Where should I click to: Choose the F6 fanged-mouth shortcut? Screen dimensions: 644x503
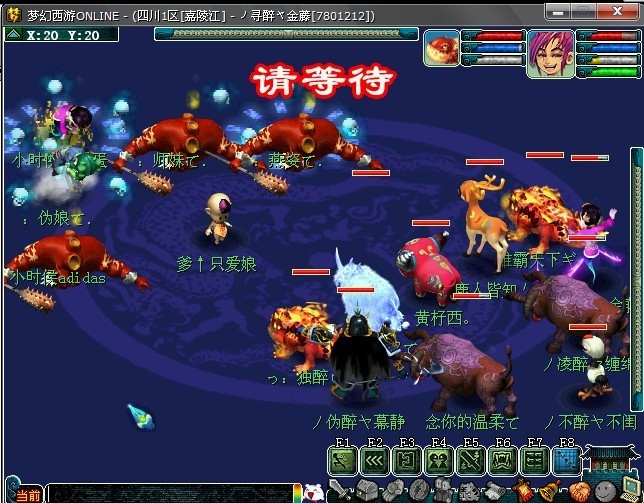503,460
